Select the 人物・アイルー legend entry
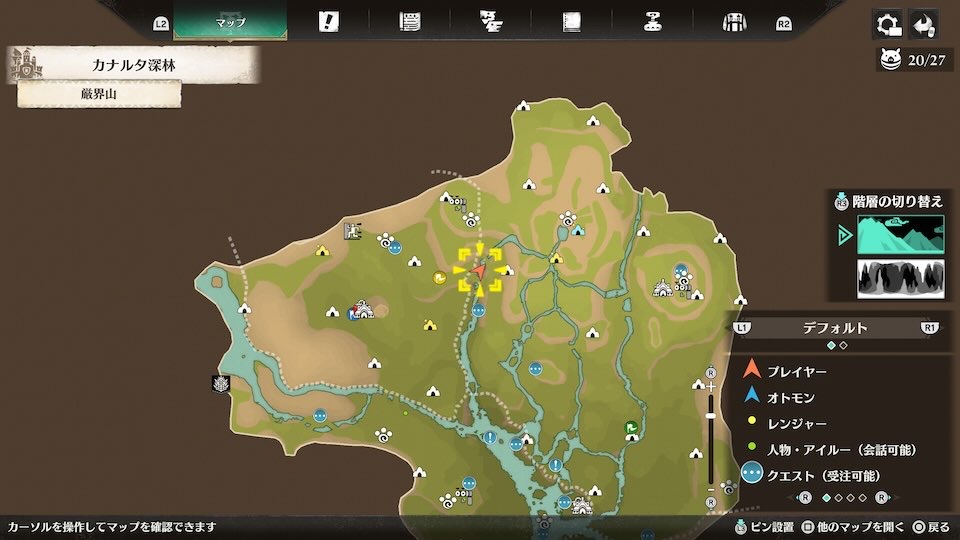The height and width of the screenshot is (540, 960). pyautogui.click(x=841, y=449)
